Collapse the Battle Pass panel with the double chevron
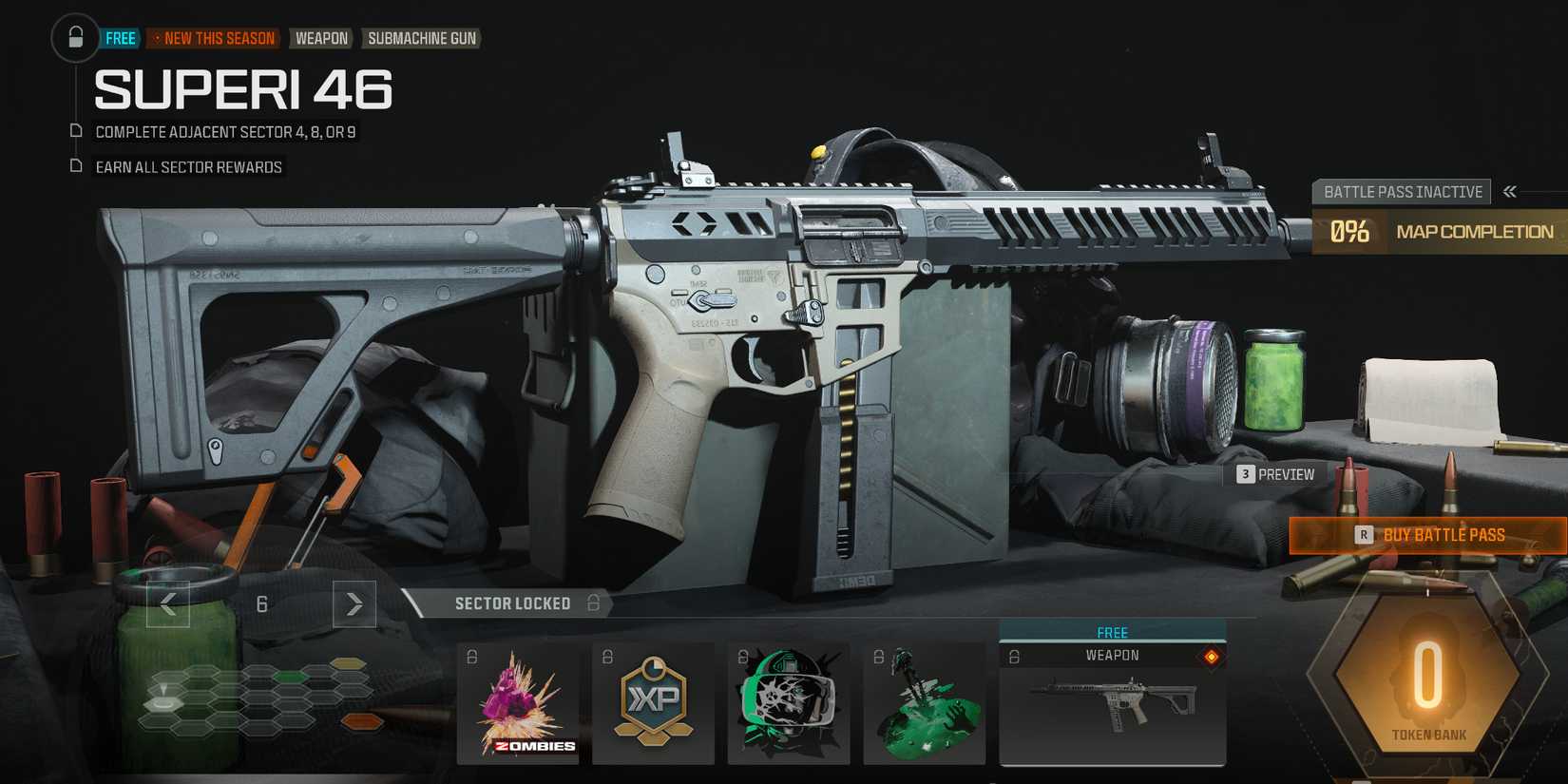This screenshot has width=1568, height=784. (x=1509, y=191)
